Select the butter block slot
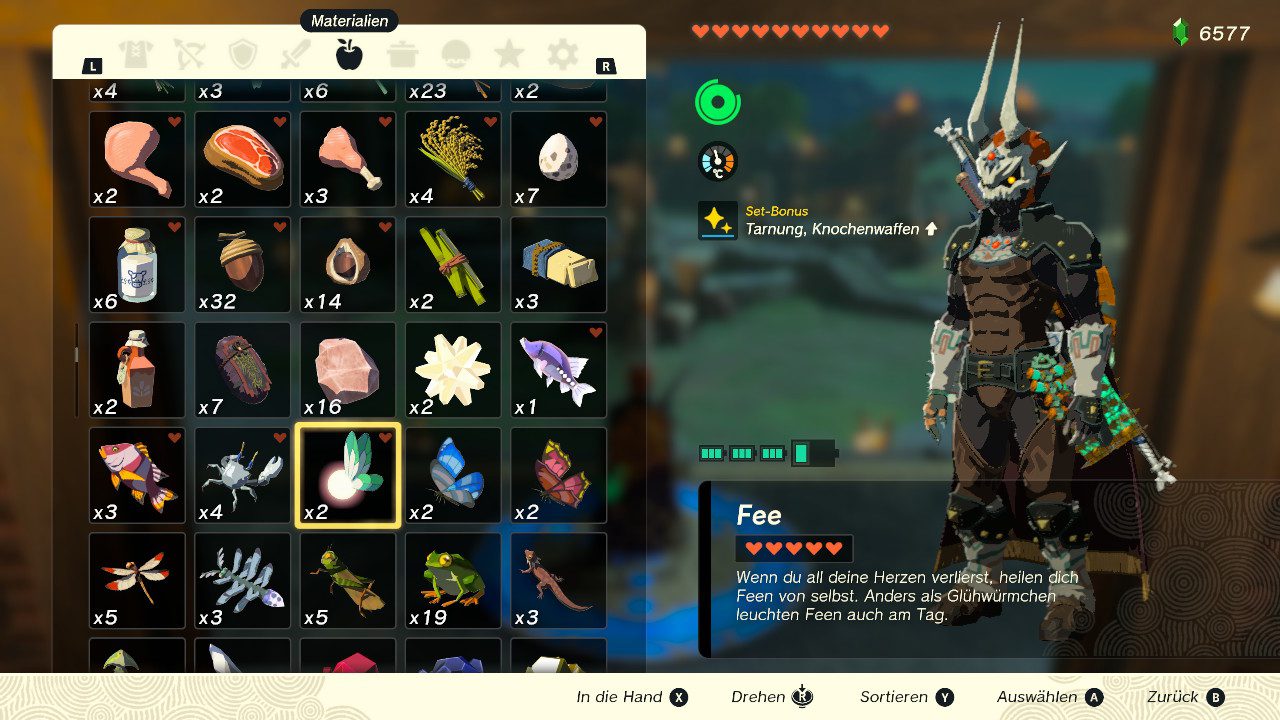The width and height of the screenshot is (1280, 720). [x=559, y=264]
